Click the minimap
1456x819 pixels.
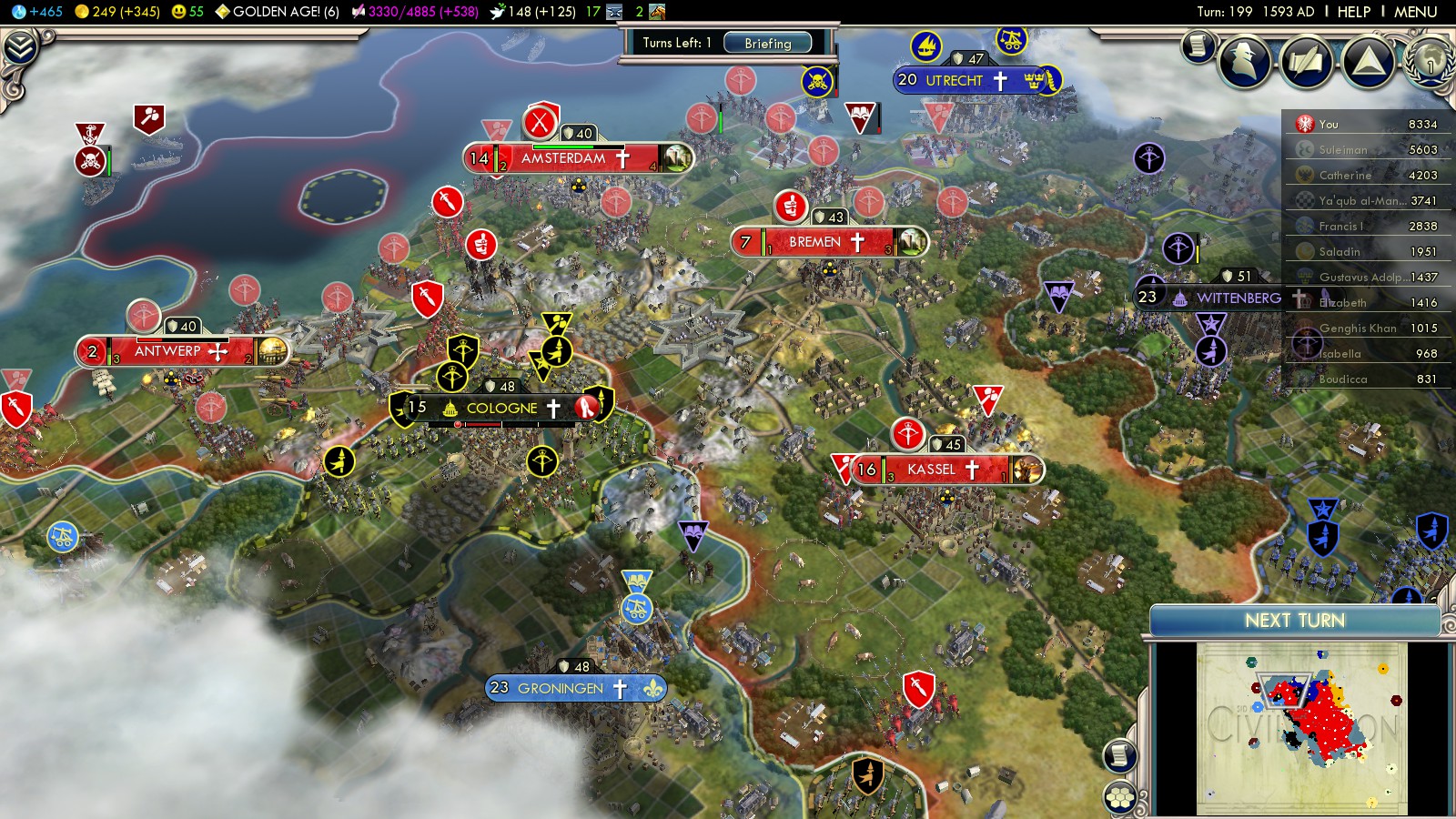(1301, 728)
